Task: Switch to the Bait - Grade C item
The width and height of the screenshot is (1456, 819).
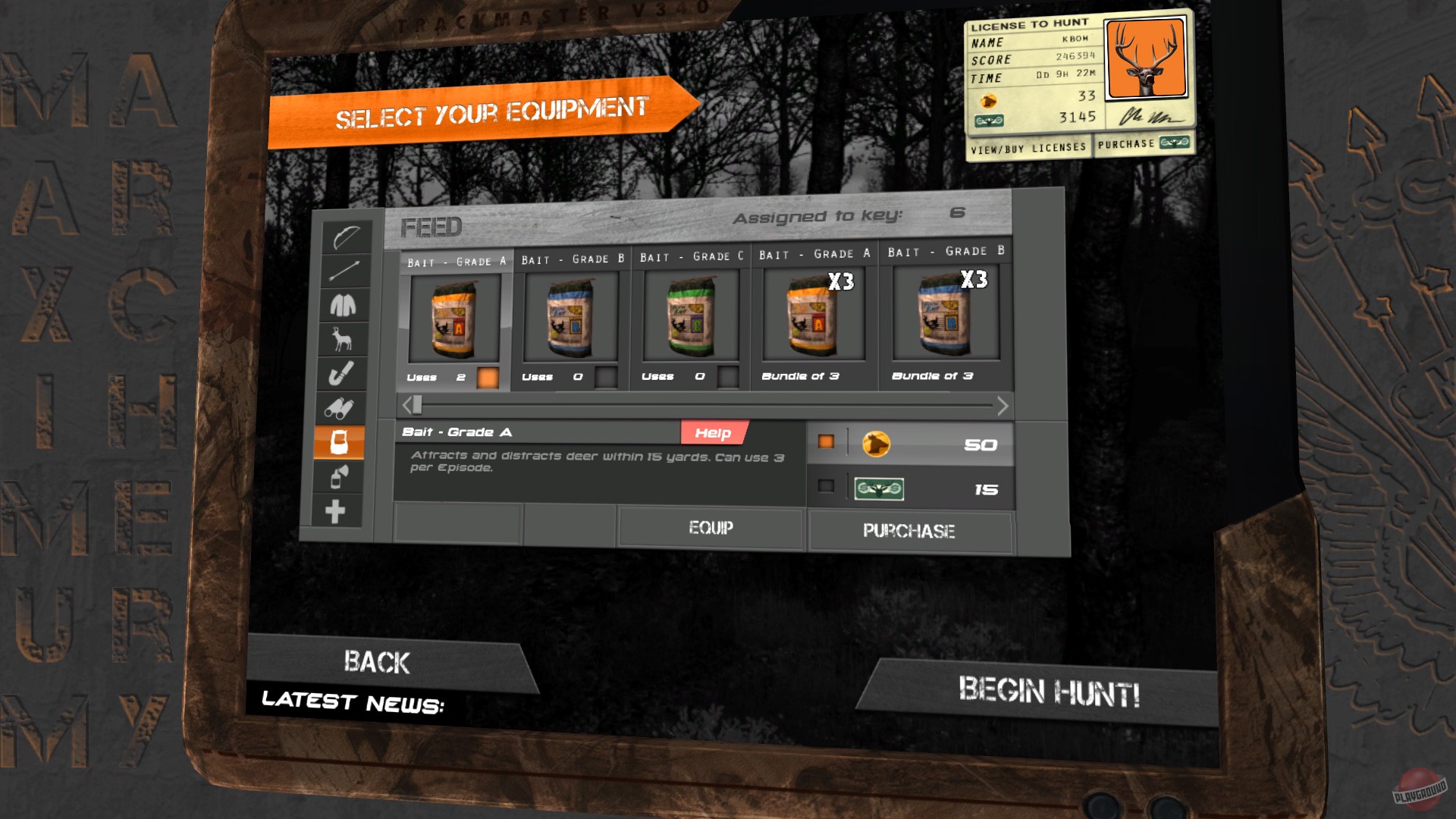Action: [687, 318]
